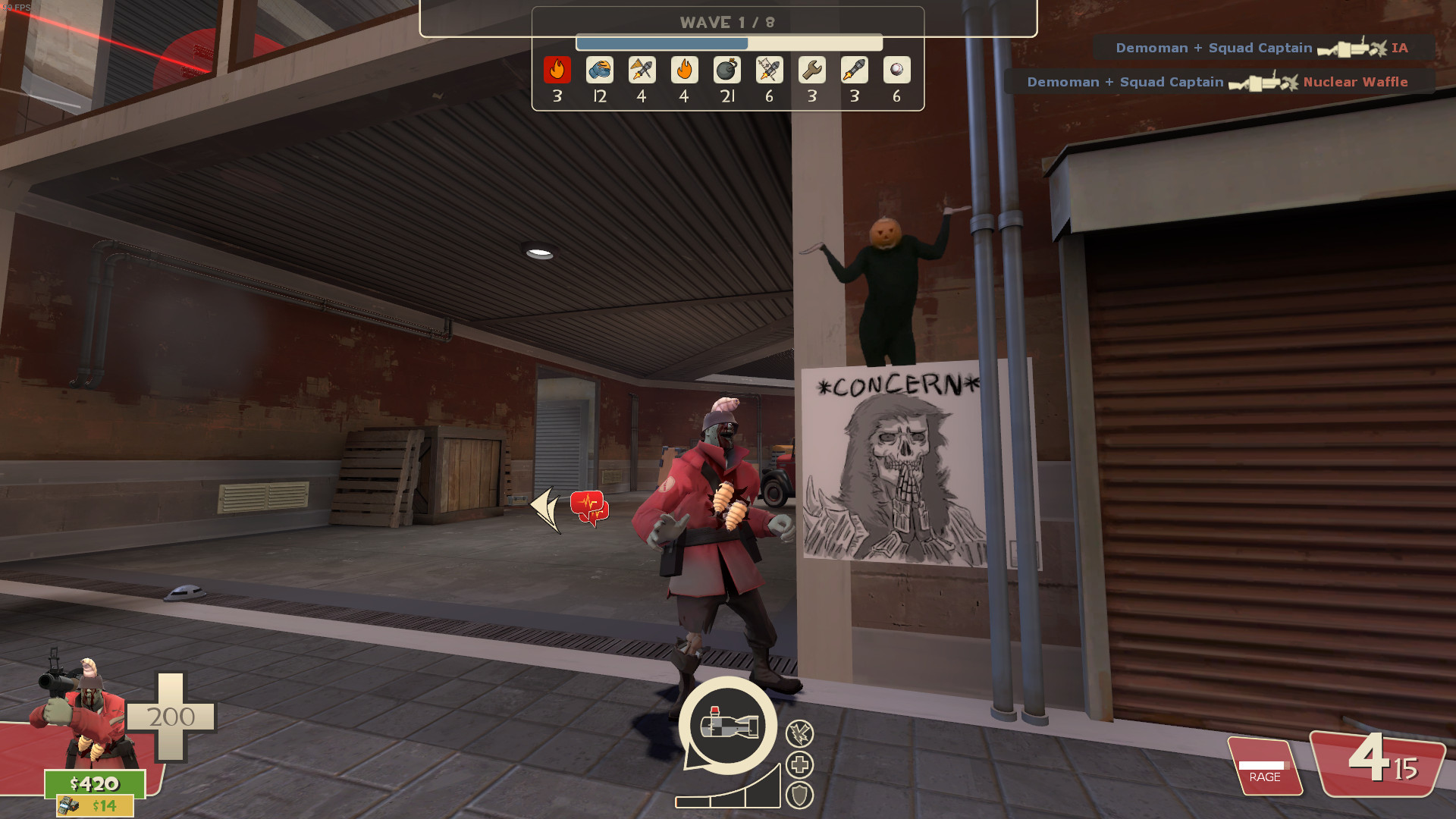The width and height of the screenshot is (1456, 819).
Task: Click the boxing glove enemy icon
Action: click(x=600, y=71)
